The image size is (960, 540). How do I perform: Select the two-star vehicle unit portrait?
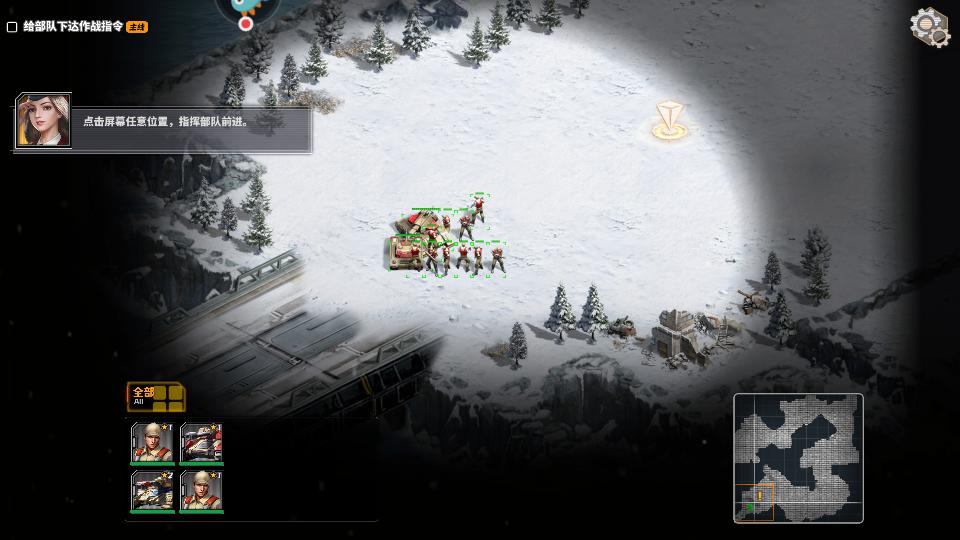pos(153,491)
